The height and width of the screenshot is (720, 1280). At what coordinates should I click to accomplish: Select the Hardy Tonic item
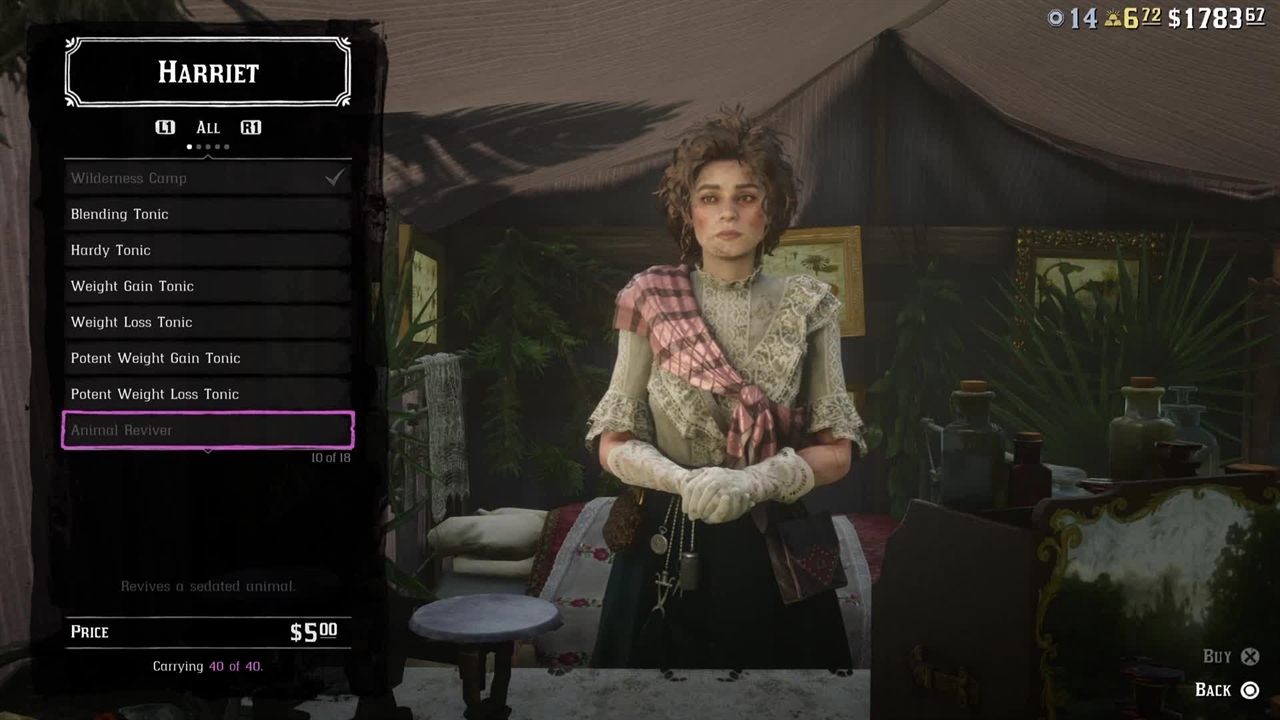point(207,250)
